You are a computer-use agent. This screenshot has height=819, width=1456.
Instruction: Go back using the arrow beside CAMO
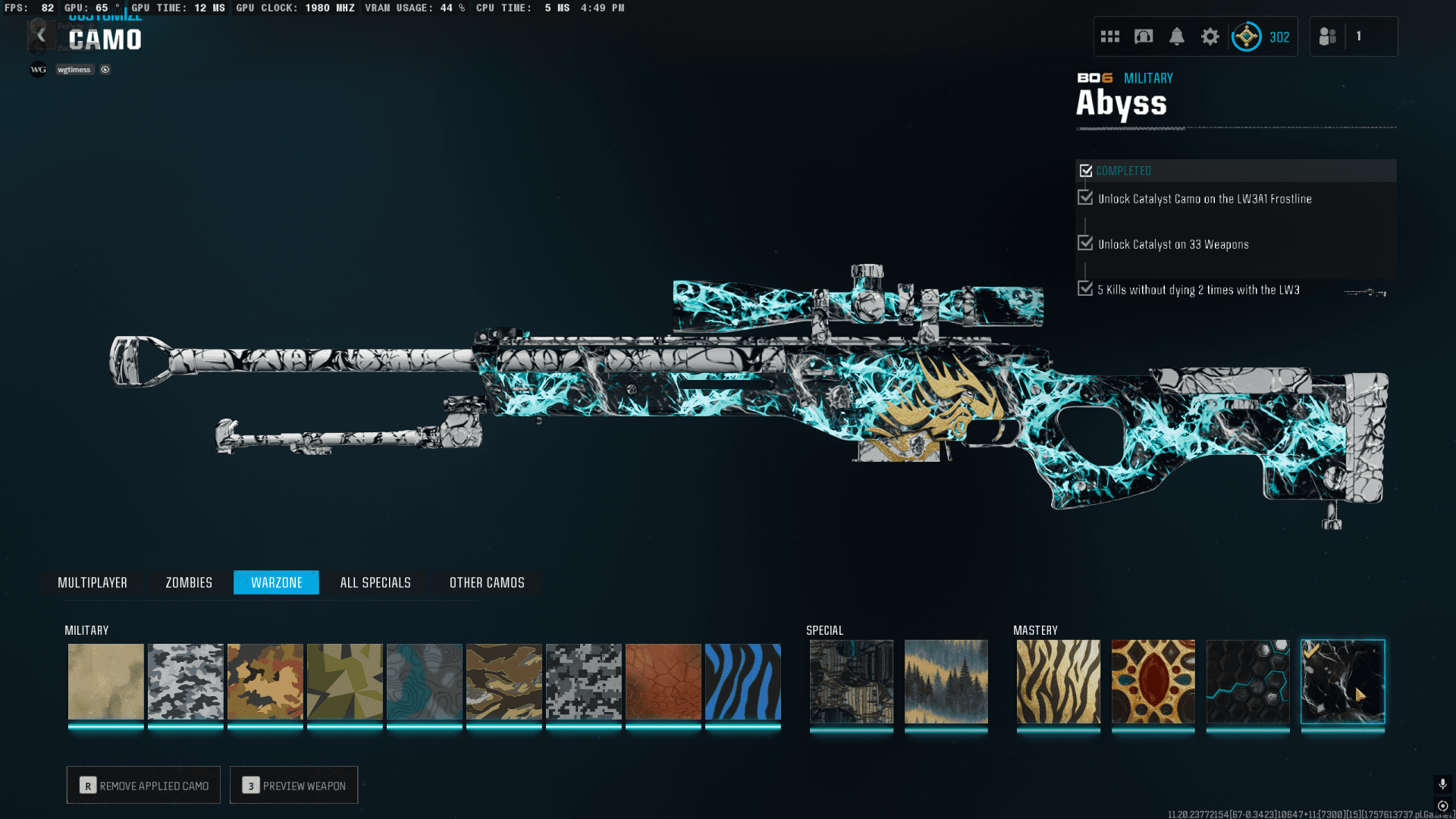coord(41,36)
